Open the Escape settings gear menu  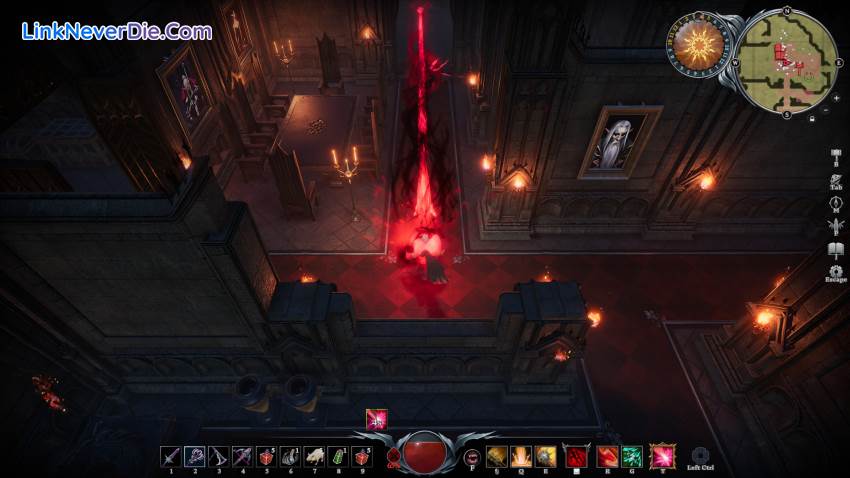[835, 271]
